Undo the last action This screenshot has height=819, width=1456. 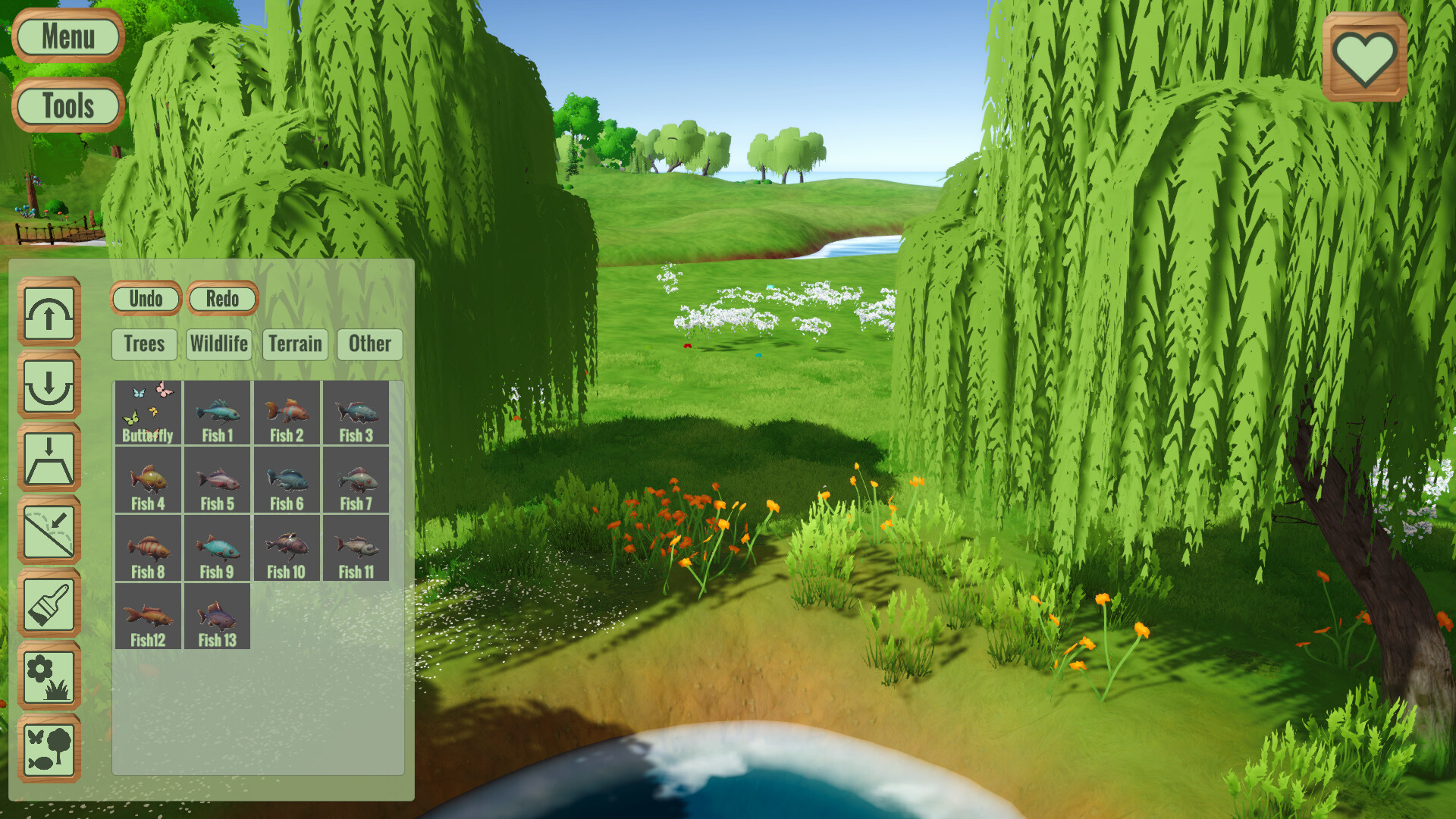146,299
